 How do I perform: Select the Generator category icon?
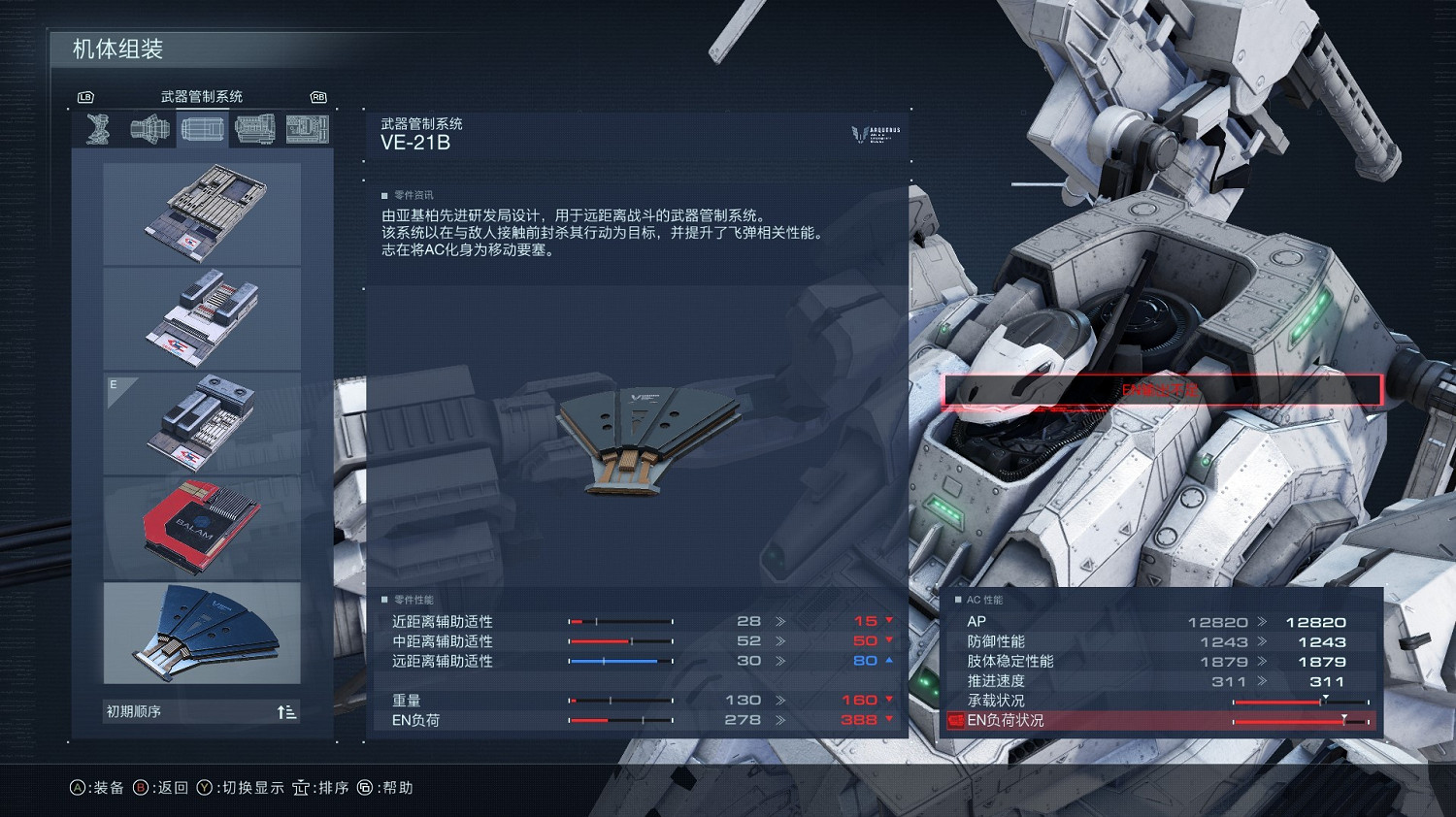(254, 128)
